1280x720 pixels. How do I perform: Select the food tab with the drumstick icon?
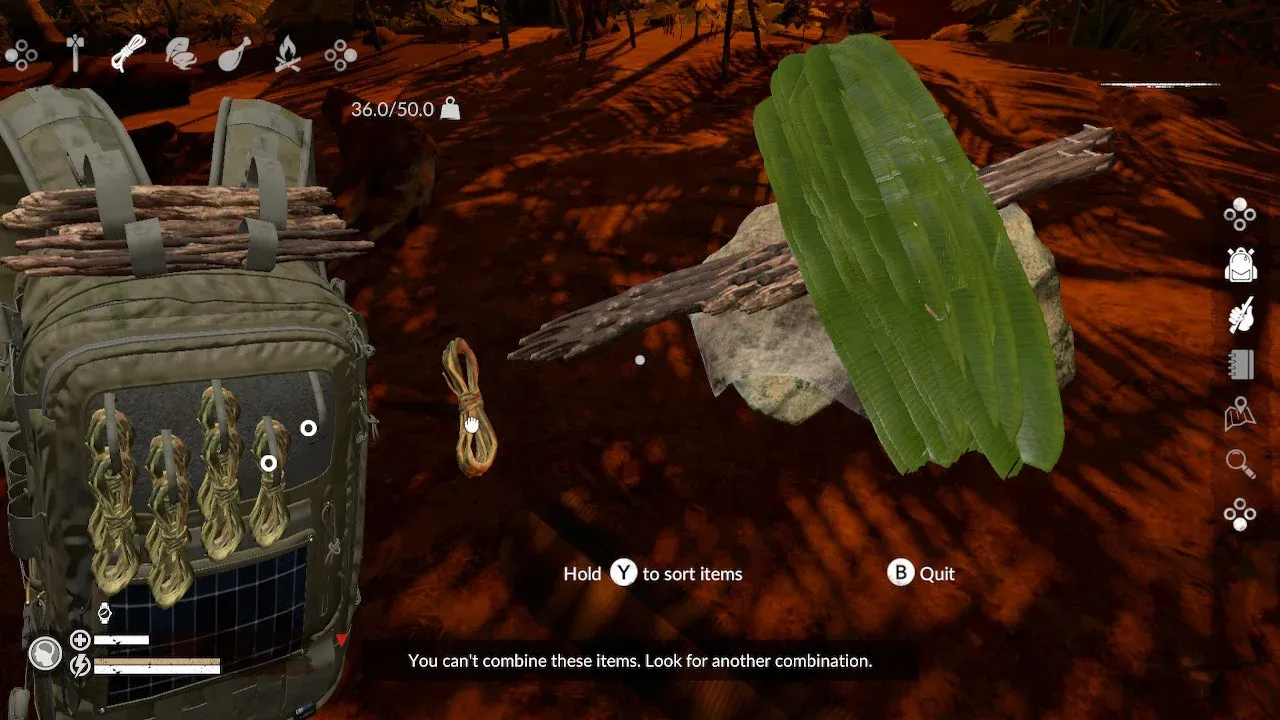234,53
